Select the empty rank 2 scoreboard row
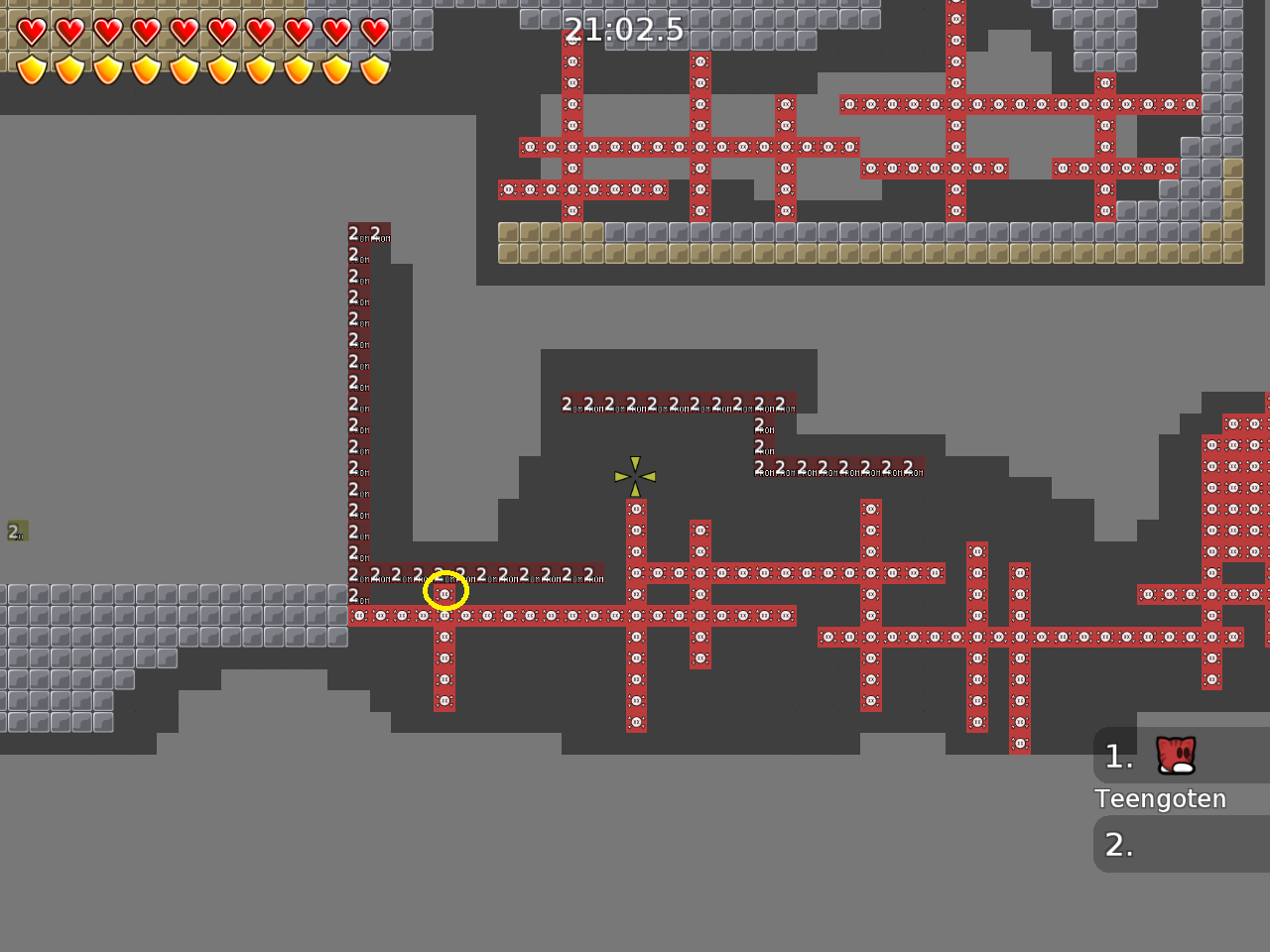This screenshot has width=1270, height=952. [x=1181, y=844]
